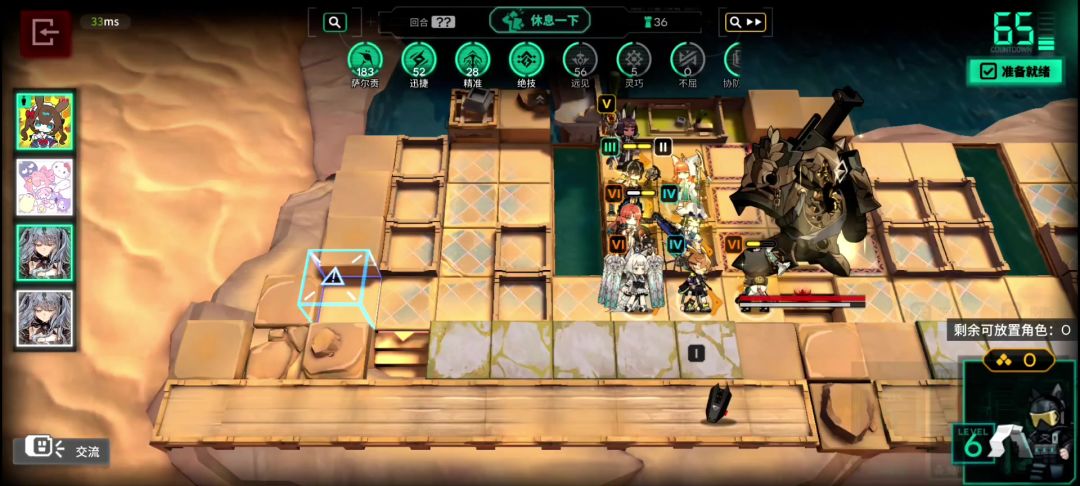Select the bunny-eared girl player avatar

tap(45, 122)
